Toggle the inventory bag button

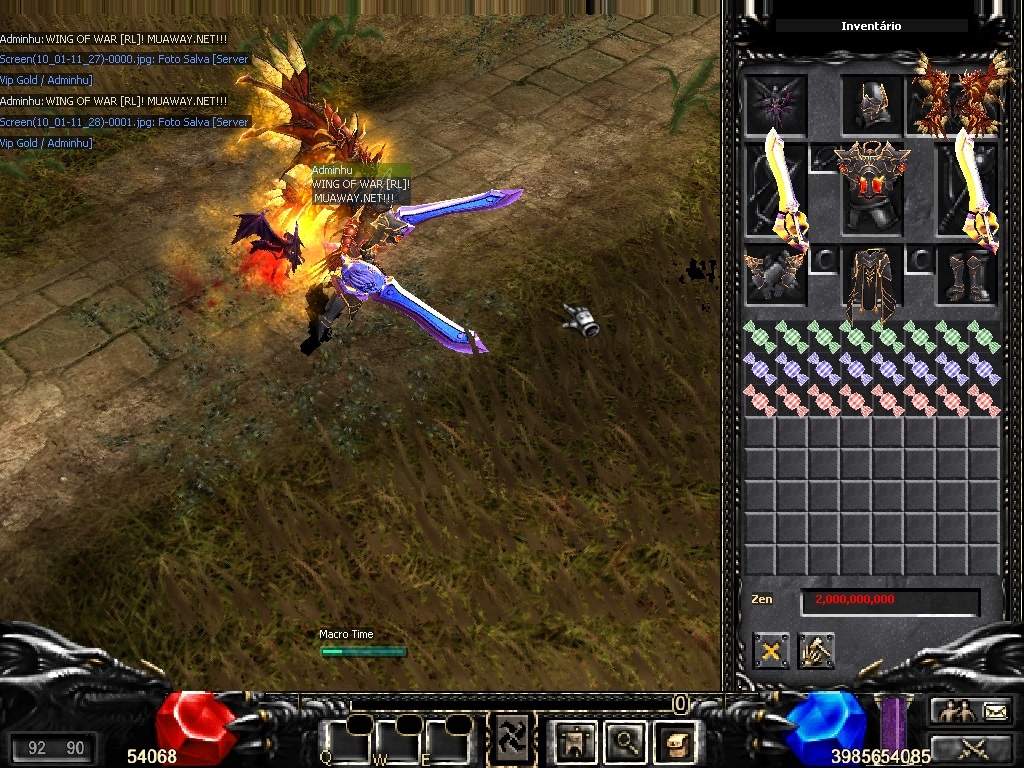[675, 741]
